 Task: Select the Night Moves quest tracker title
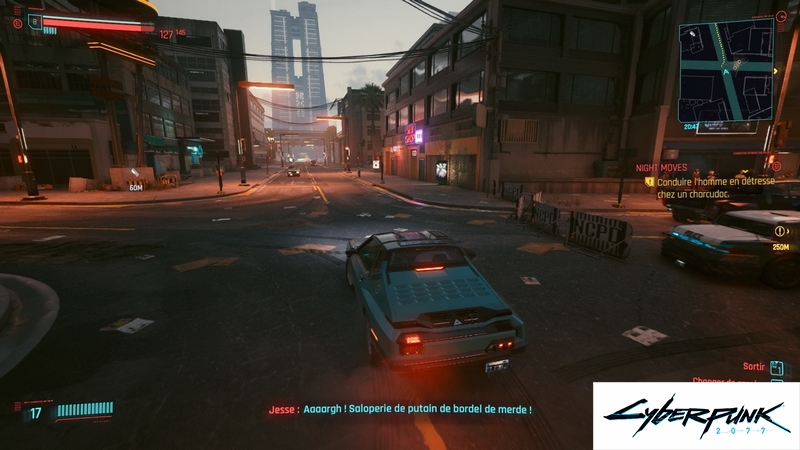(661, 168)
